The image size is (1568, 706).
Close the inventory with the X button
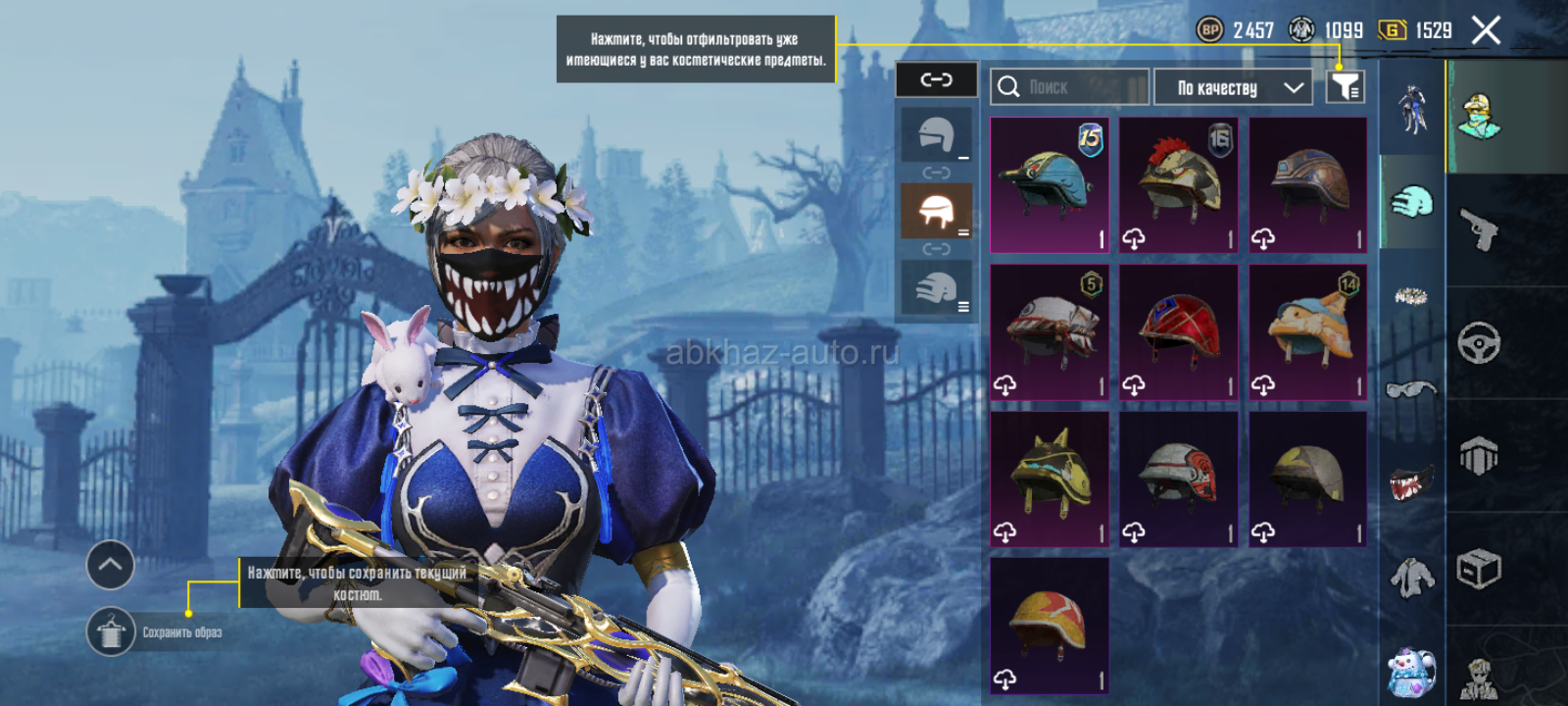pos(1486,31)
